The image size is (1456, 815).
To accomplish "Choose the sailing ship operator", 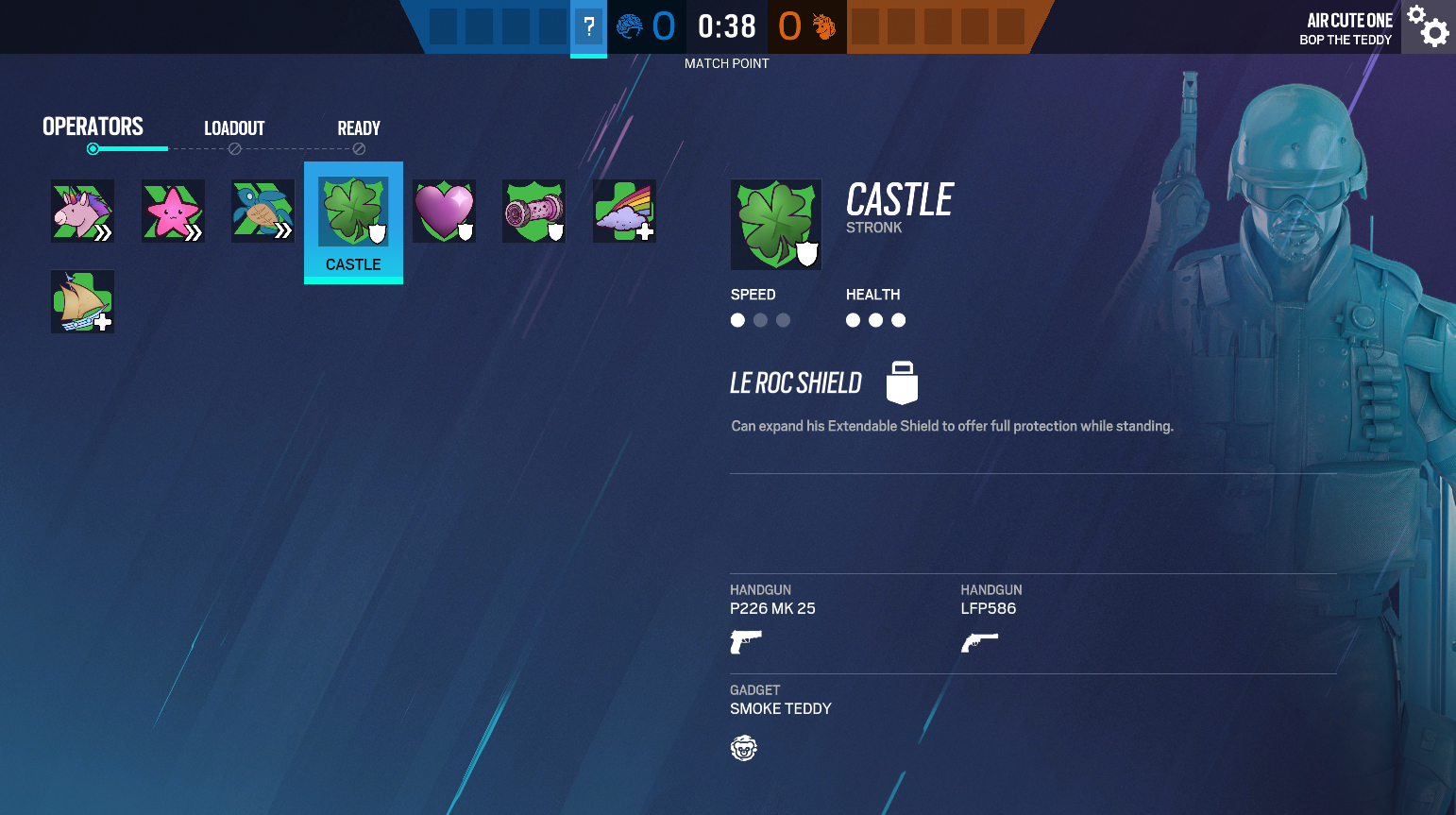I will coord(82,301).
